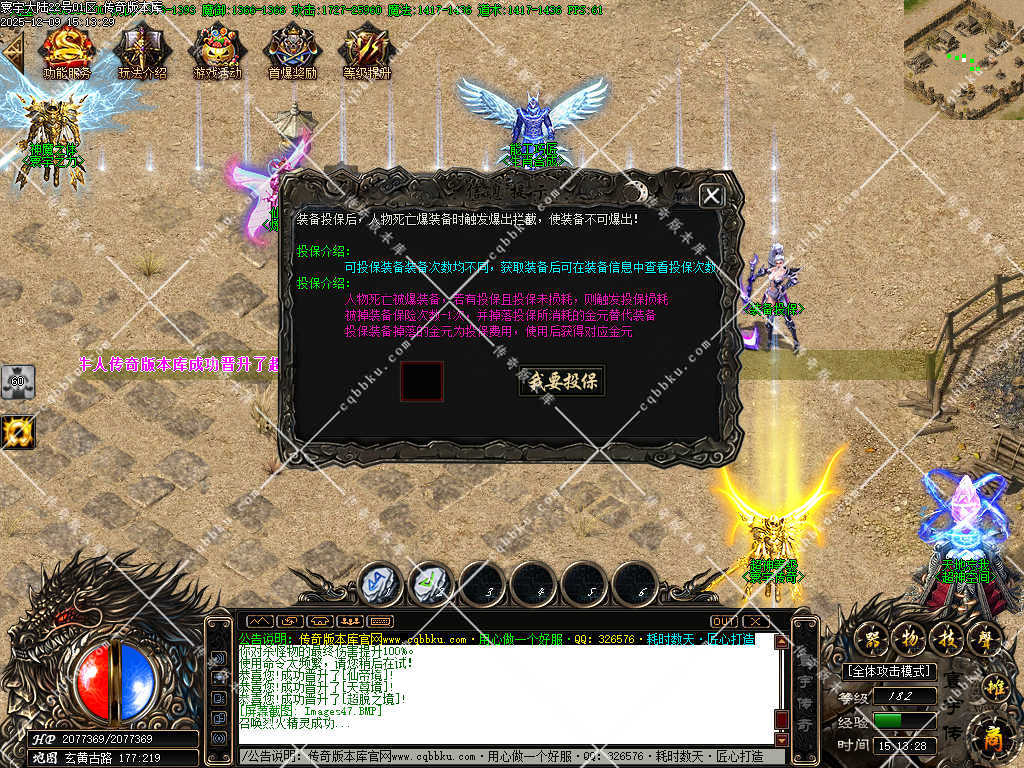Click the minimap
The image size is (1024, 768).
pyautogui.click(x=963, y=58)
